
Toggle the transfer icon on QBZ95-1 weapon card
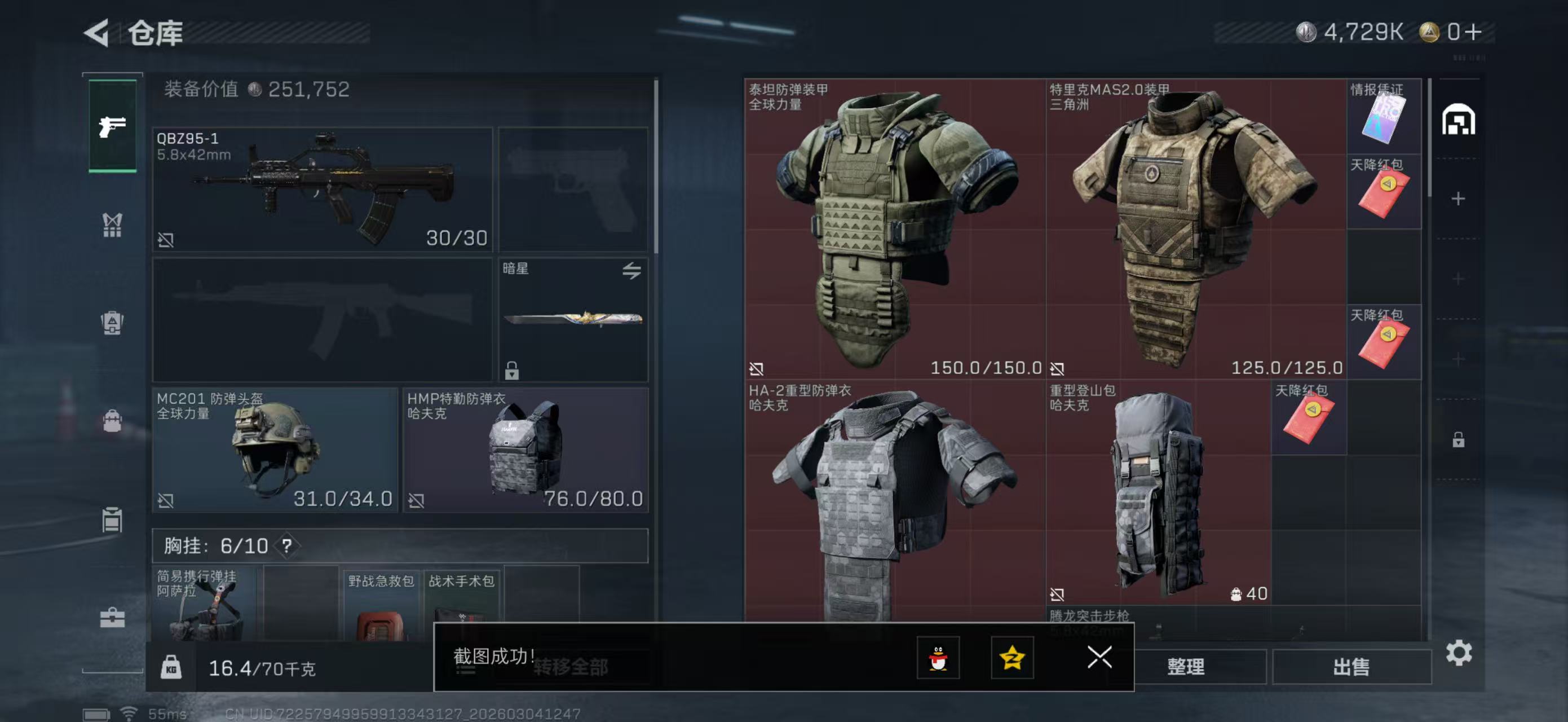166,240
